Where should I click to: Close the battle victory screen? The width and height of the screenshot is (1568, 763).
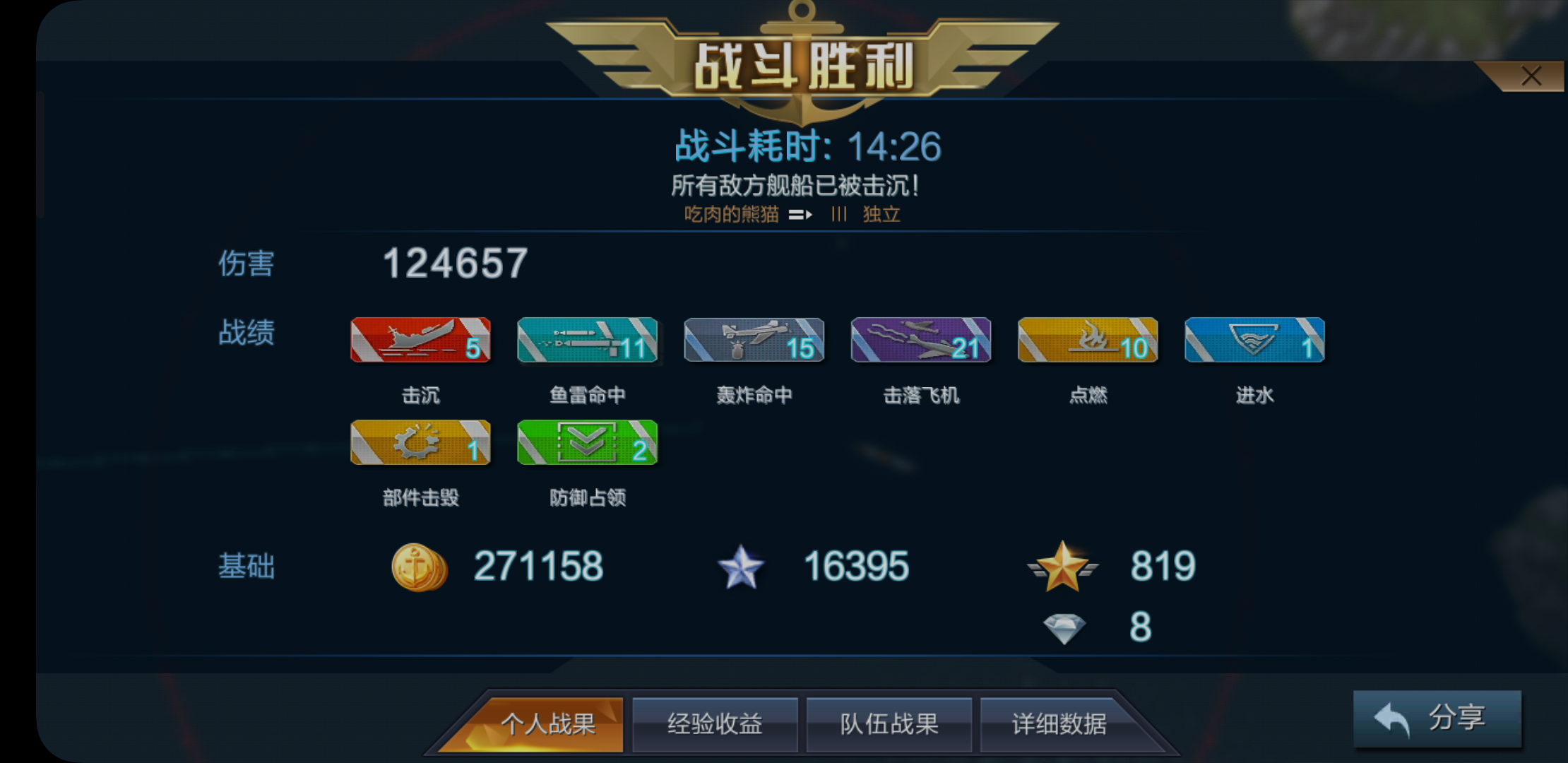tap(1531, 76)
